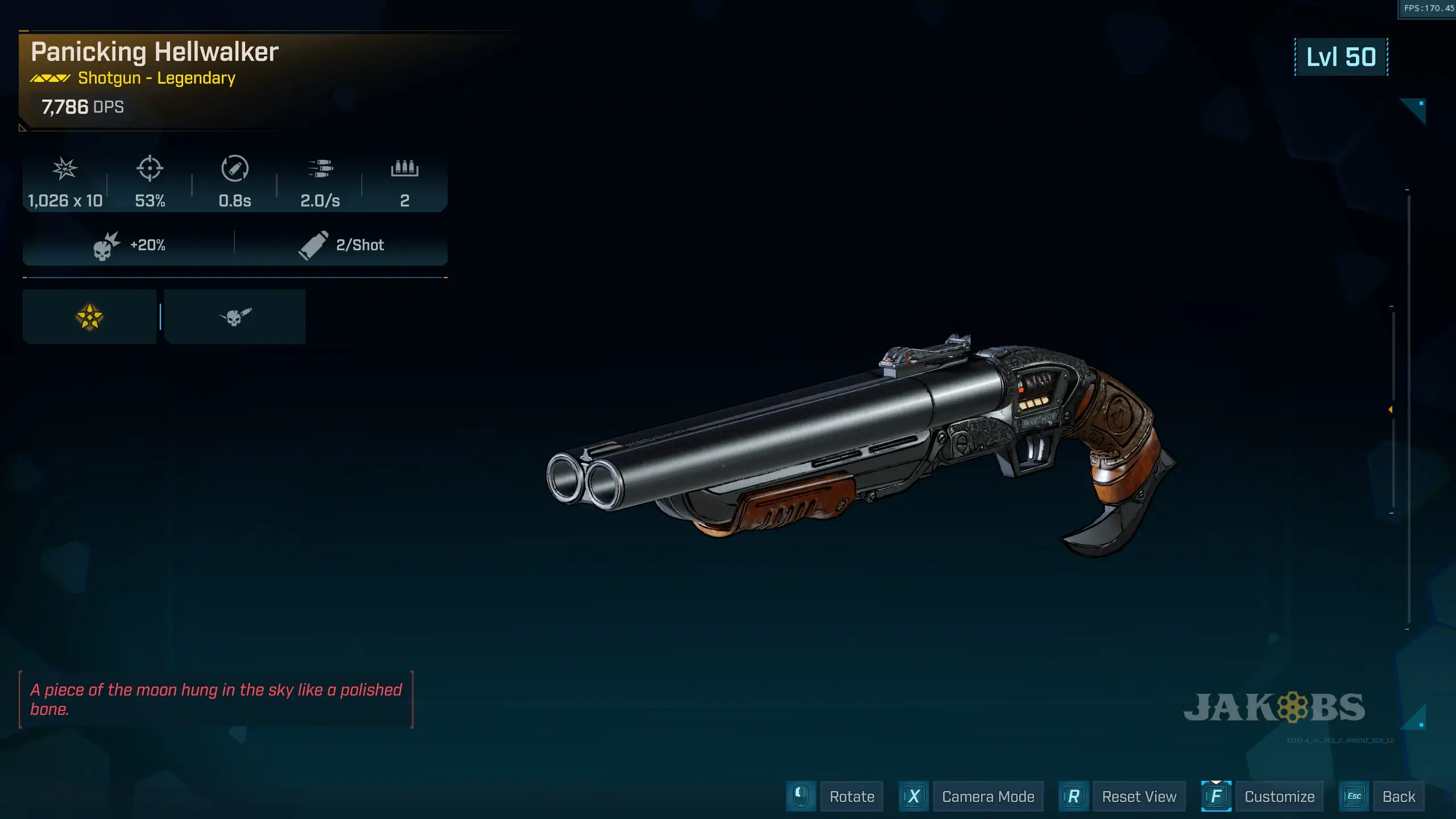Click the X key icon for Camera Mode
Screen dimensions: 1456x819
coord(913,796)
